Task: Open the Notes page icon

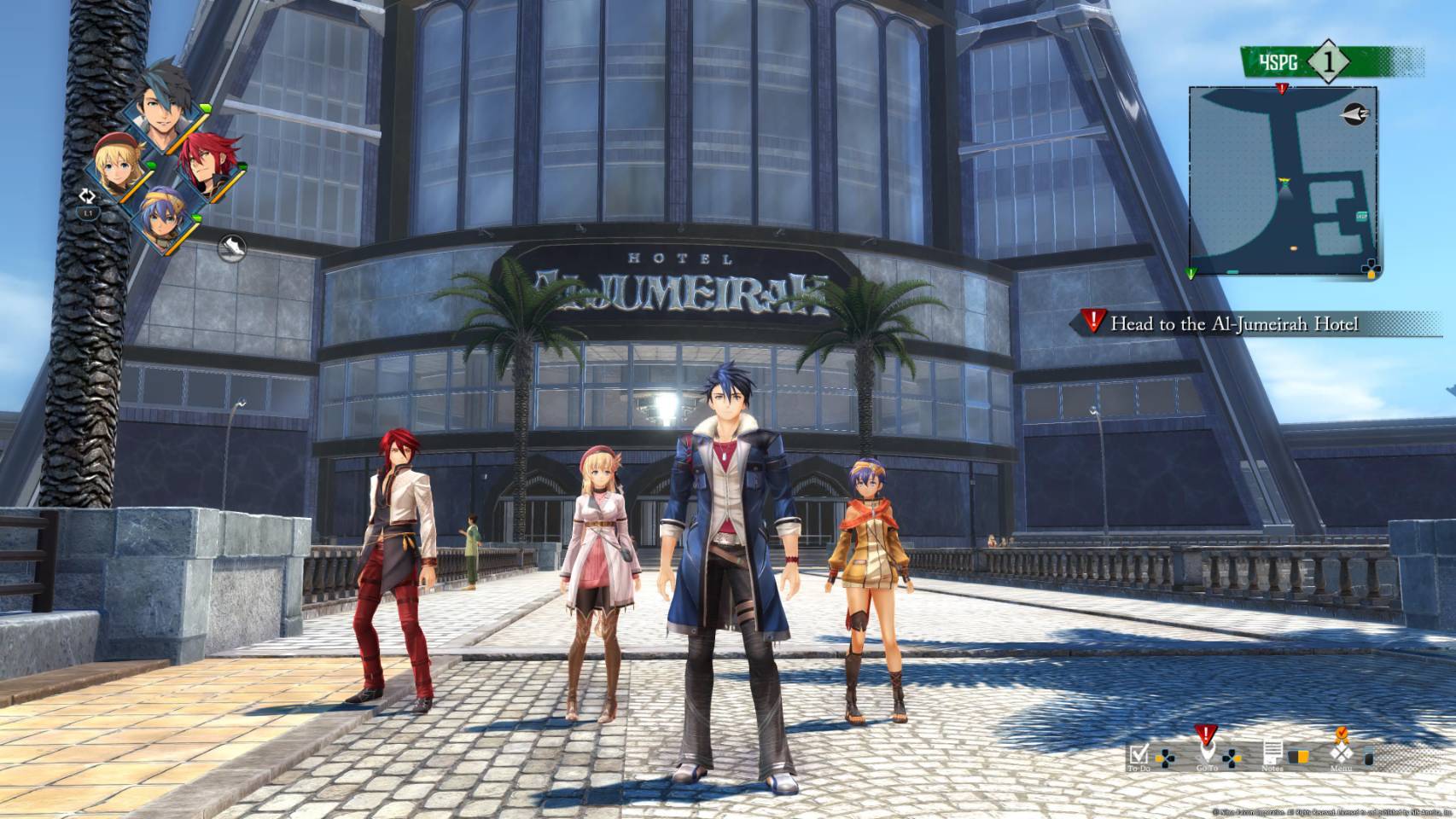Action: click(1273, 752)
